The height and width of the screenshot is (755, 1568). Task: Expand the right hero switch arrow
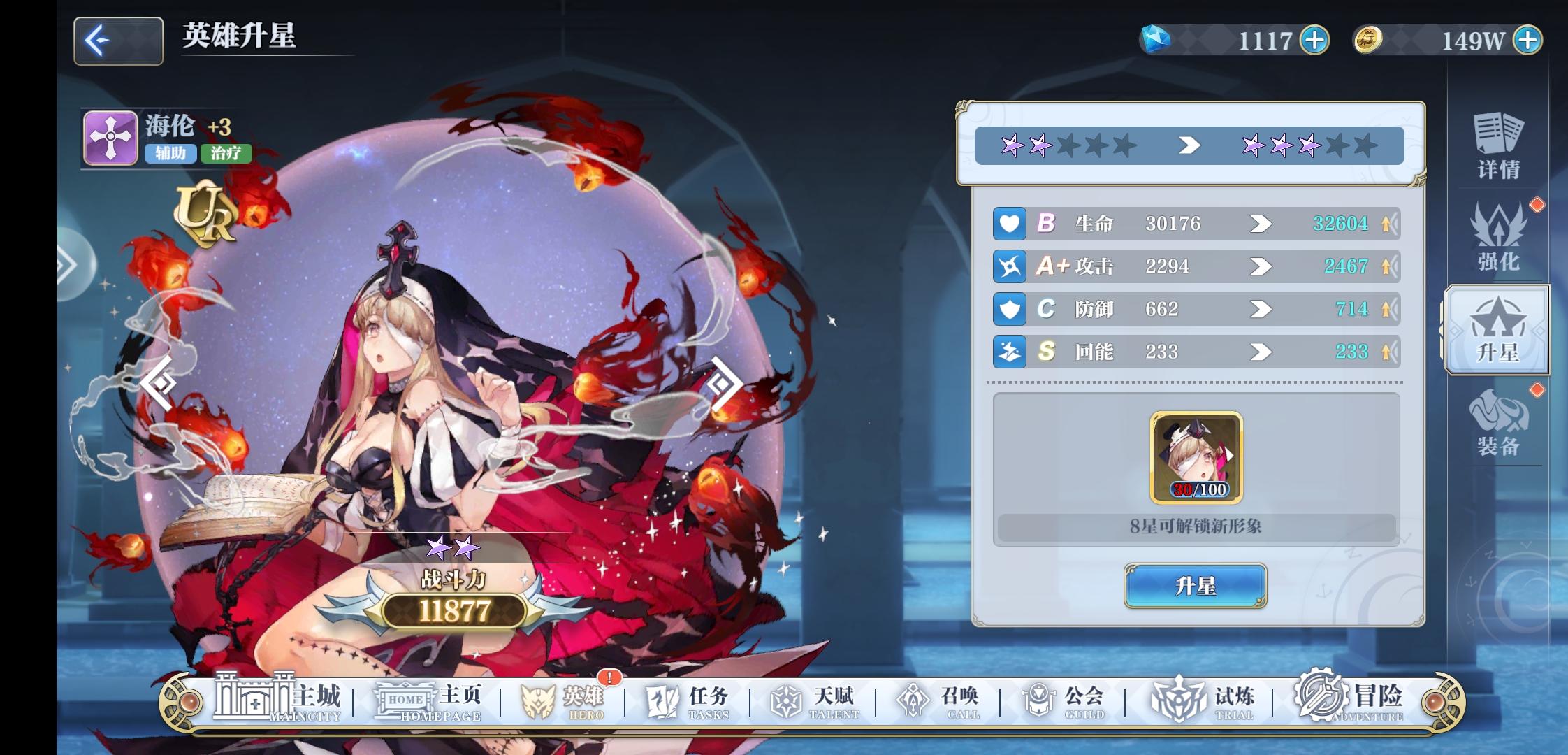[x=723, y=382]
